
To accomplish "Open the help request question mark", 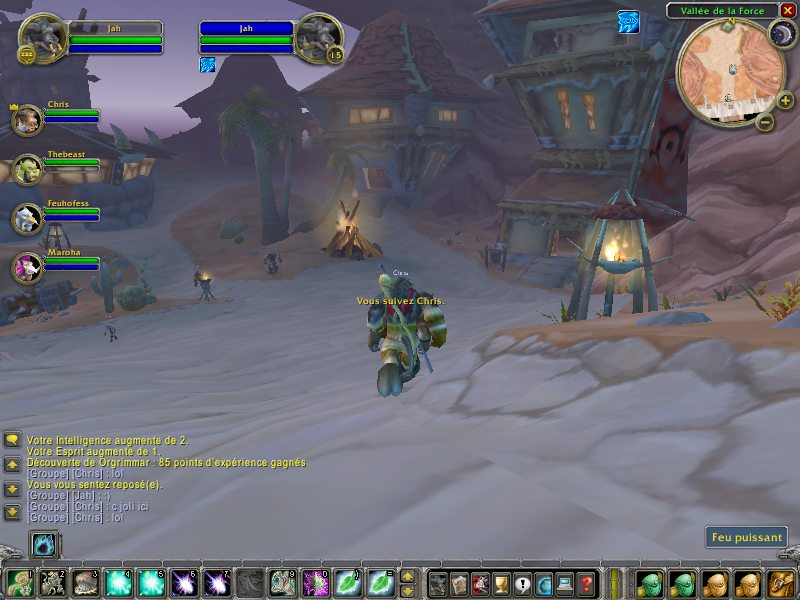I will [587, 583].
